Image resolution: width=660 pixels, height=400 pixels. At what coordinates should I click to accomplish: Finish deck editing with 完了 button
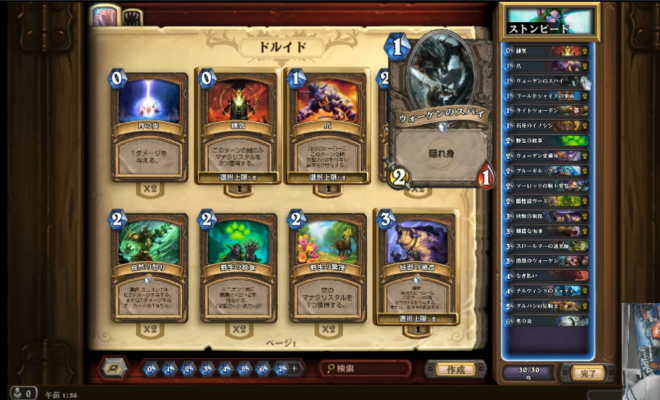(588, 373)
